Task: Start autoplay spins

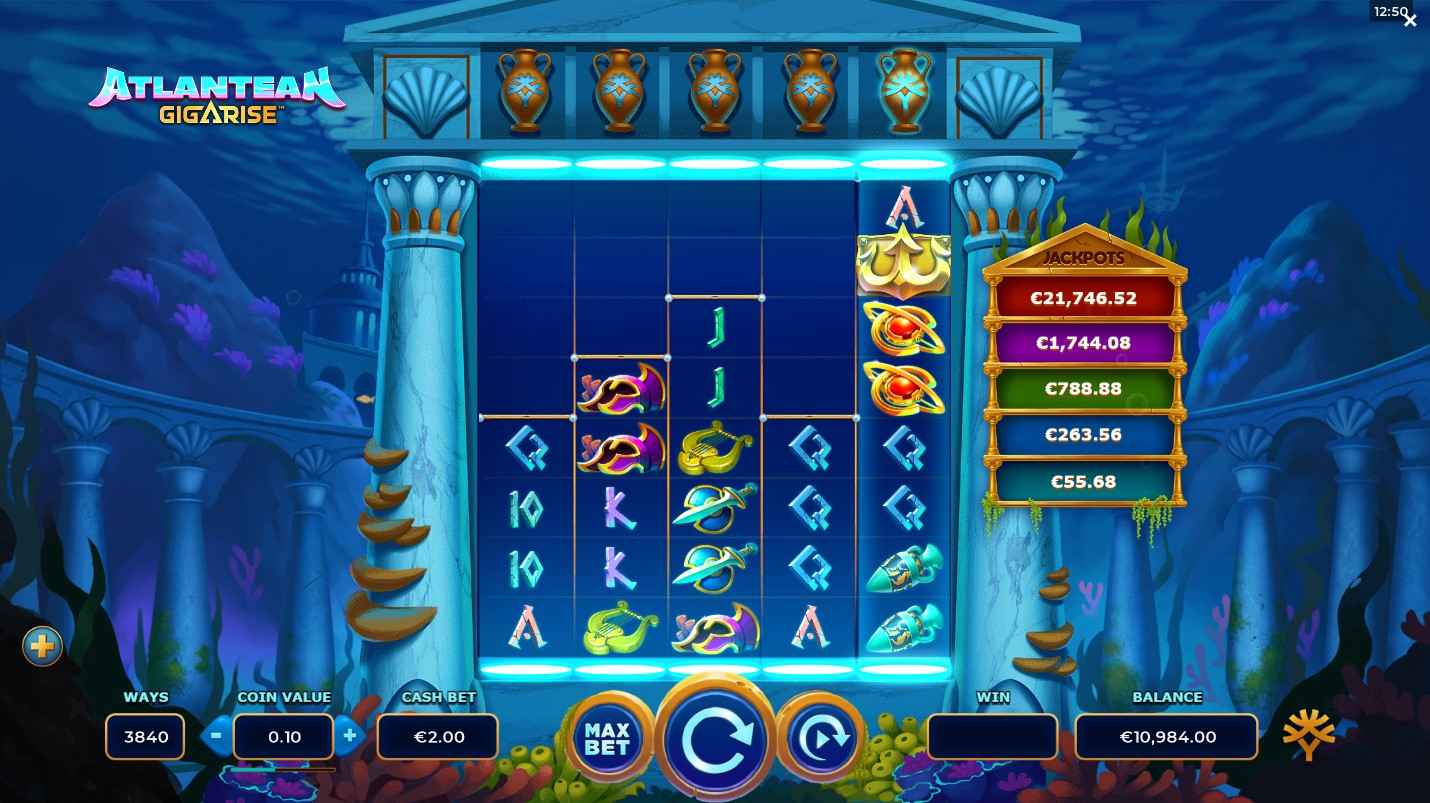Action: click(820, 738)
